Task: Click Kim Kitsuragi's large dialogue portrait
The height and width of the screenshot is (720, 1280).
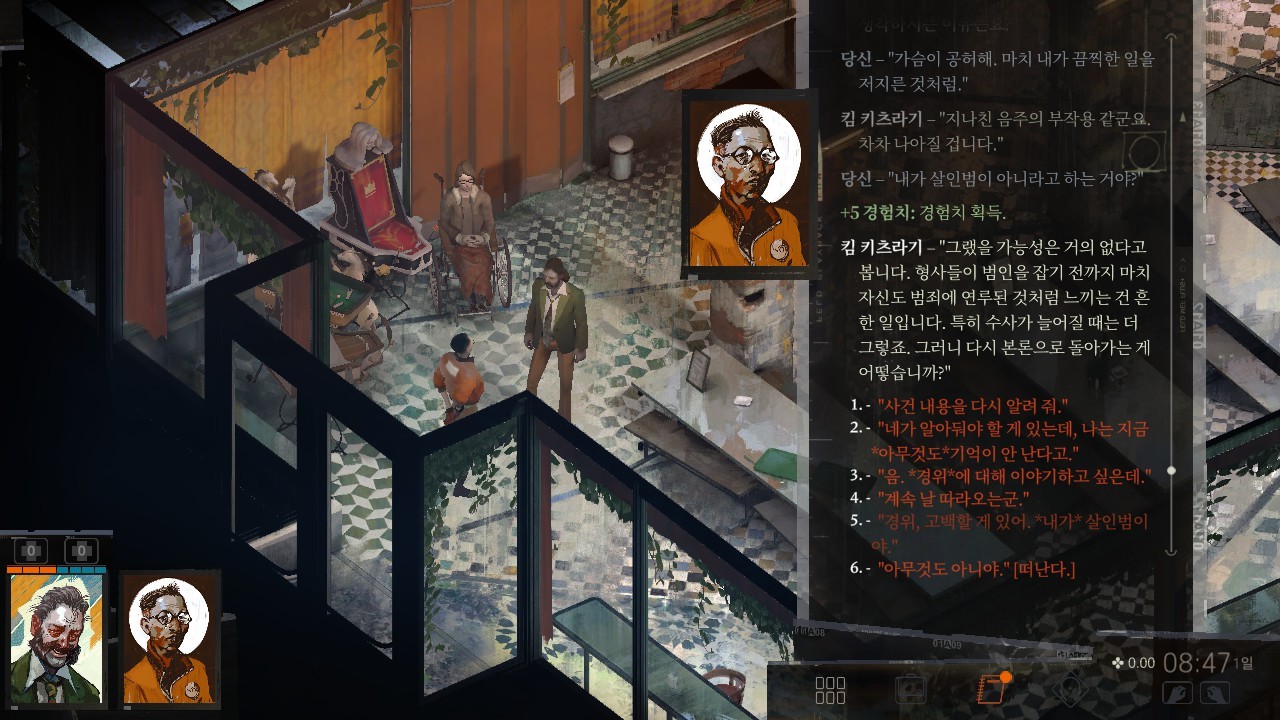Action: tap(747, 186)
